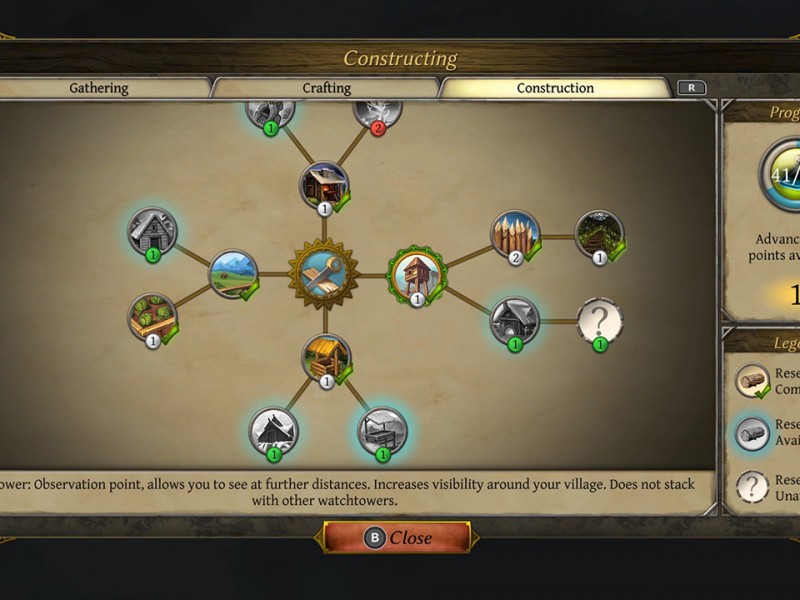Select the overgrown garden path node
The height and width of the screenshot is (600, 800).
600,235
